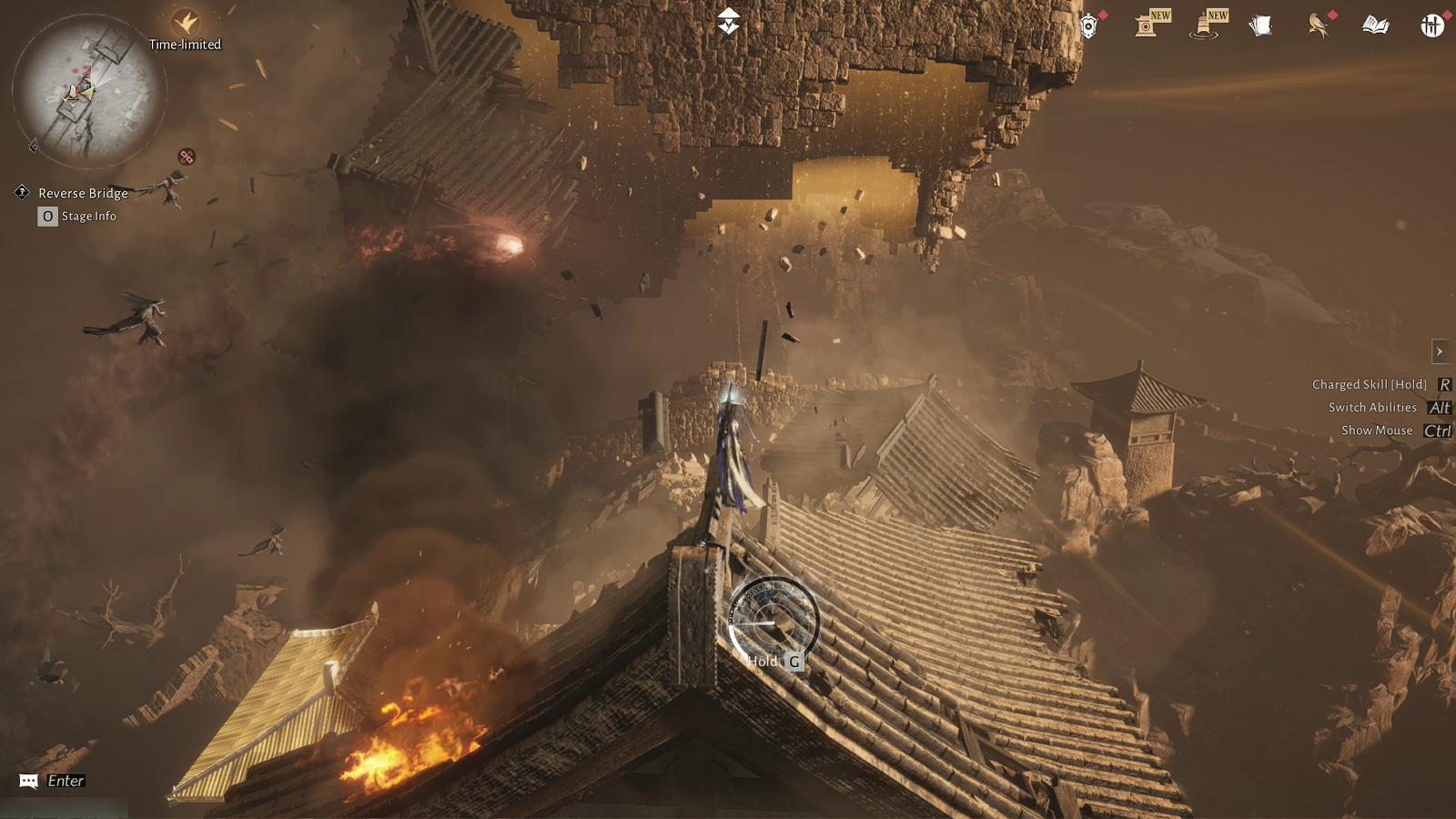This screenshot has height=819, width=1456.
Task: Open the chat bubble icon
Action: tap(28, 781)
